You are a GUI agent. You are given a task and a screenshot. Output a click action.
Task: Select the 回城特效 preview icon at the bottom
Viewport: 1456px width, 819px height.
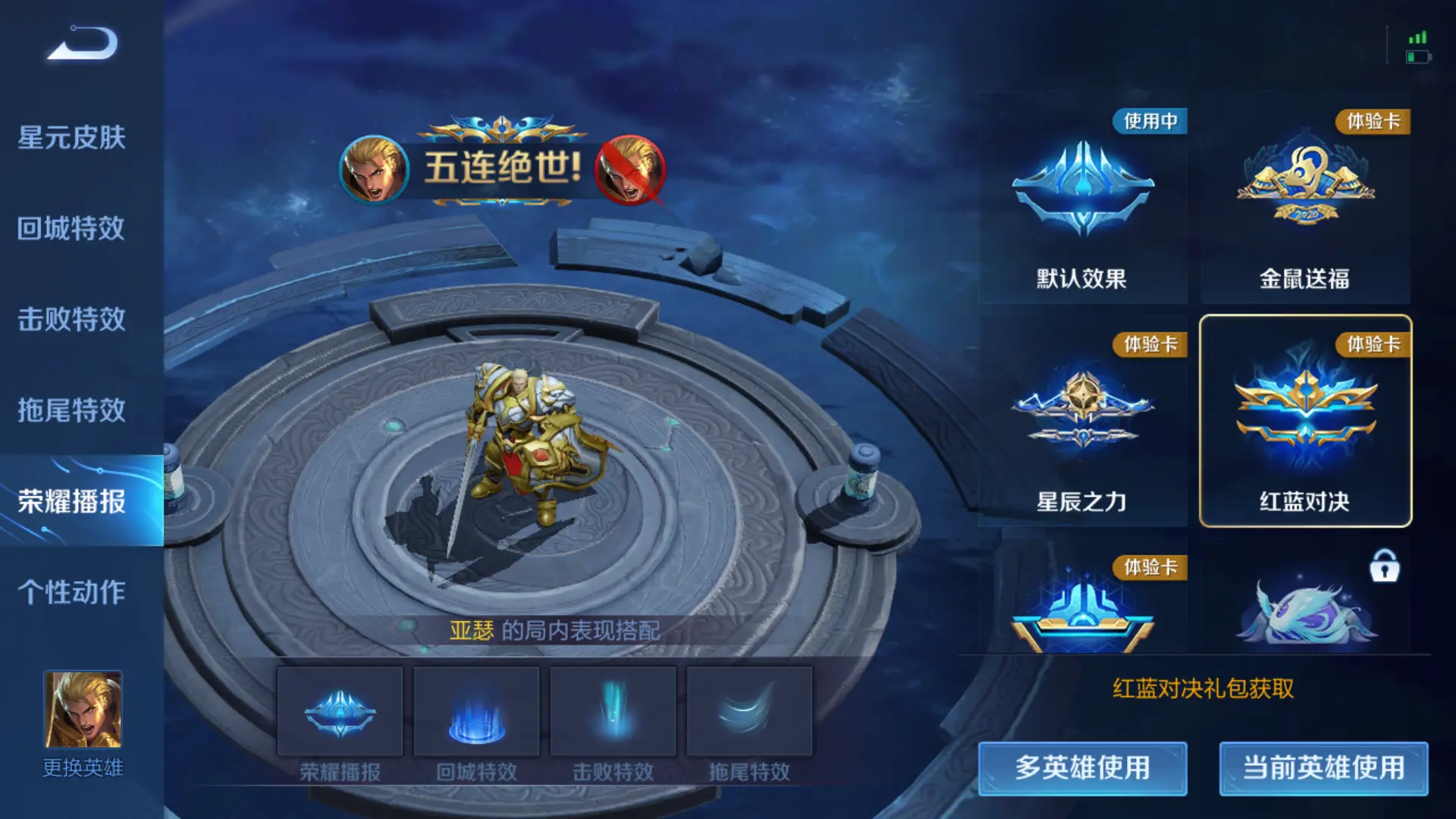[475, 711]
